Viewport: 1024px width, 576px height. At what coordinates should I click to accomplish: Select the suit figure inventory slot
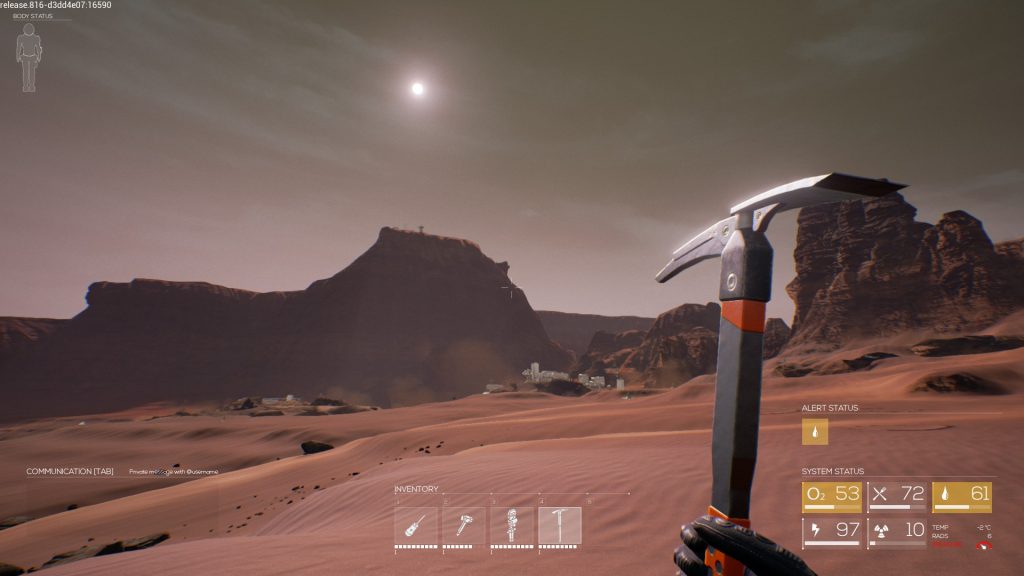(511, 525)
